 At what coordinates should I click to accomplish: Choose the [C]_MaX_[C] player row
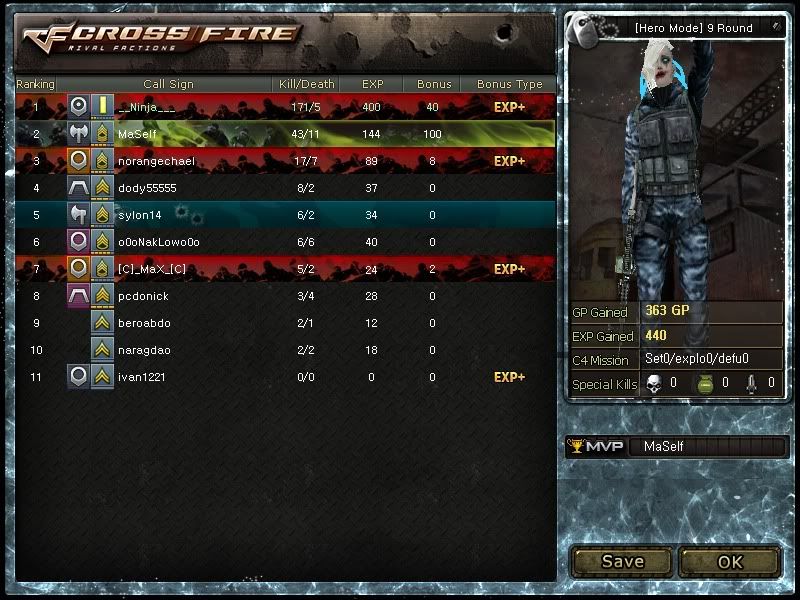(285, 269)
